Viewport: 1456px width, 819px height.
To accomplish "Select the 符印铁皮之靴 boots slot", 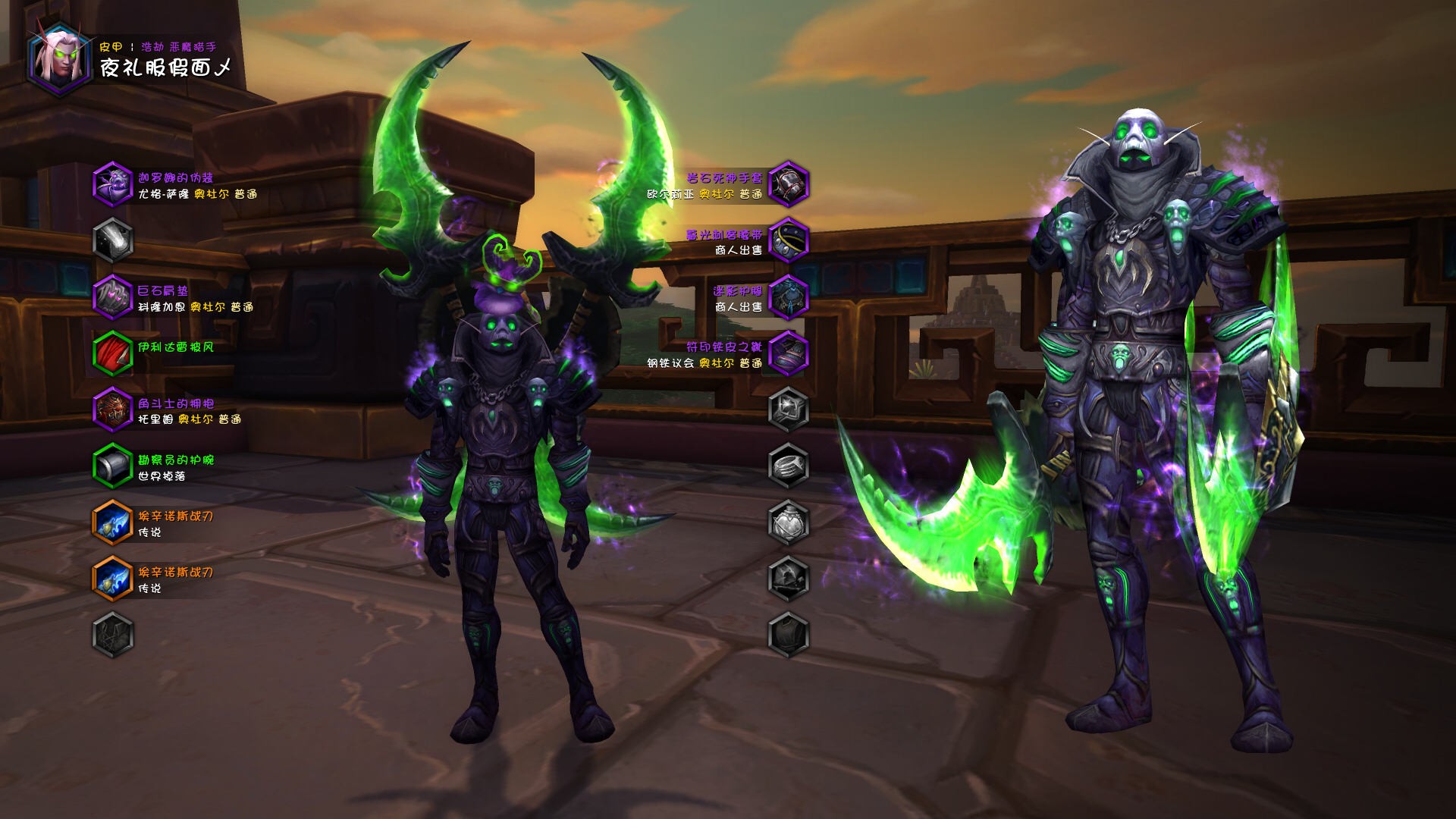I will [x=789, y=353].
